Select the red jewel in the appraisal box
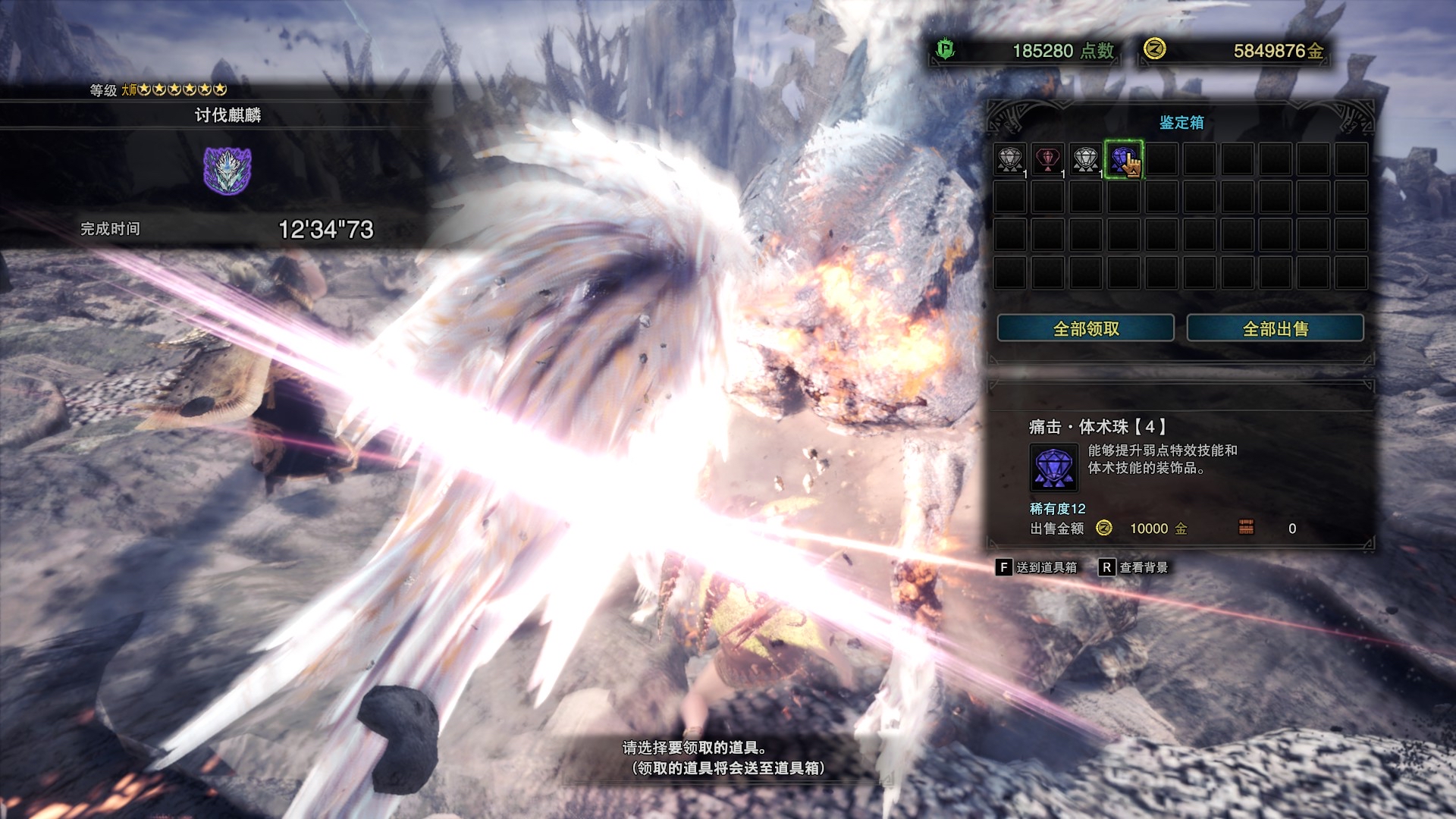1456x819 pixels. (x=1047, y=159)
